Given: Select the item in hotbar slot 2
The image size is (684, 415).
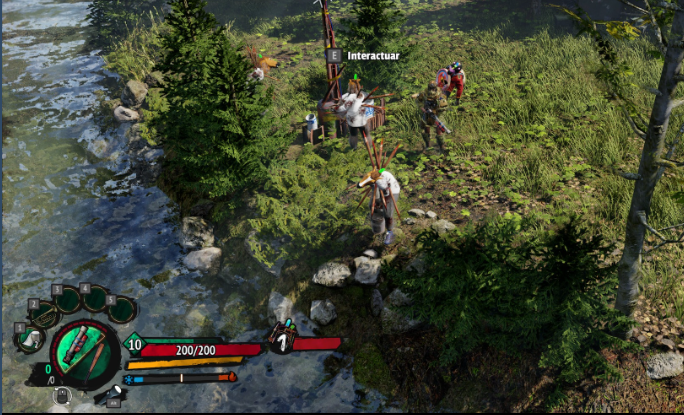Looking at the screenshot, I should (44, 314).
